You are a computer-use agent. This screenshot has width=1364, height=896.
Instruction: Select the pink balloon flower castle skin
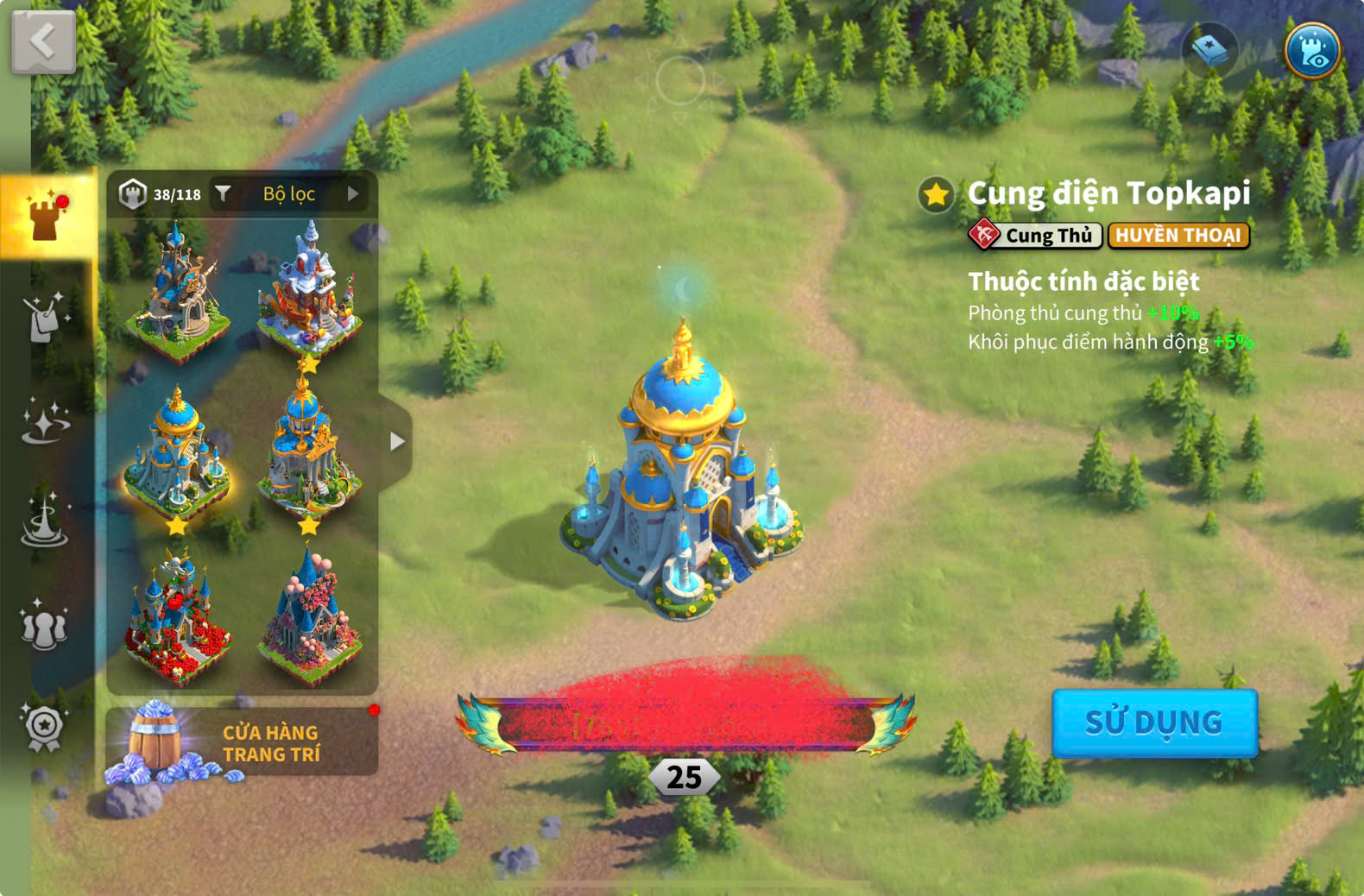coord(309,617)
